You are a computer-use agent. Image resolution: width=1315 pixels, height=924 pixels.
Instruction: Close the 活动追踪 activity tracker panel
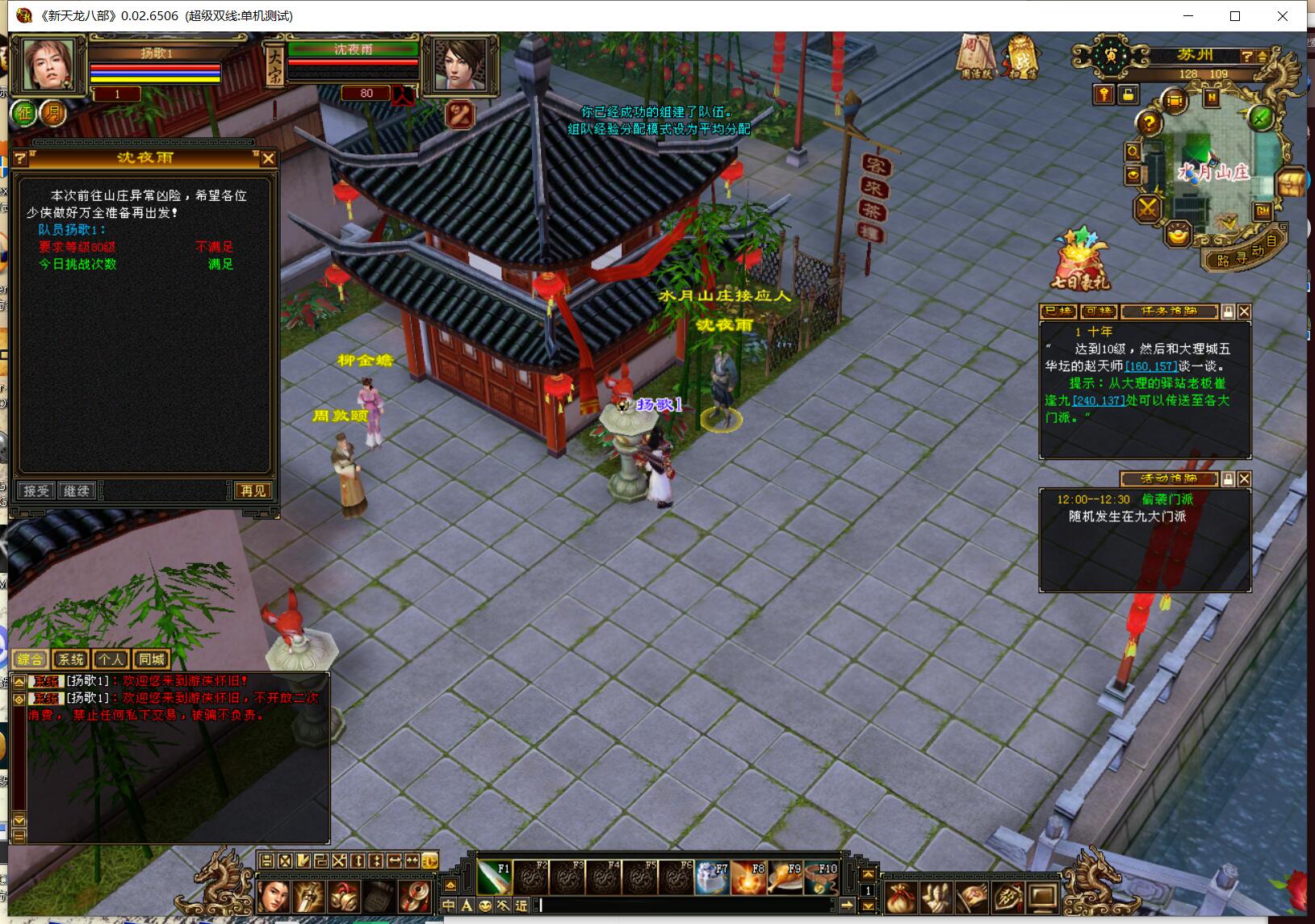(1244, 479)
